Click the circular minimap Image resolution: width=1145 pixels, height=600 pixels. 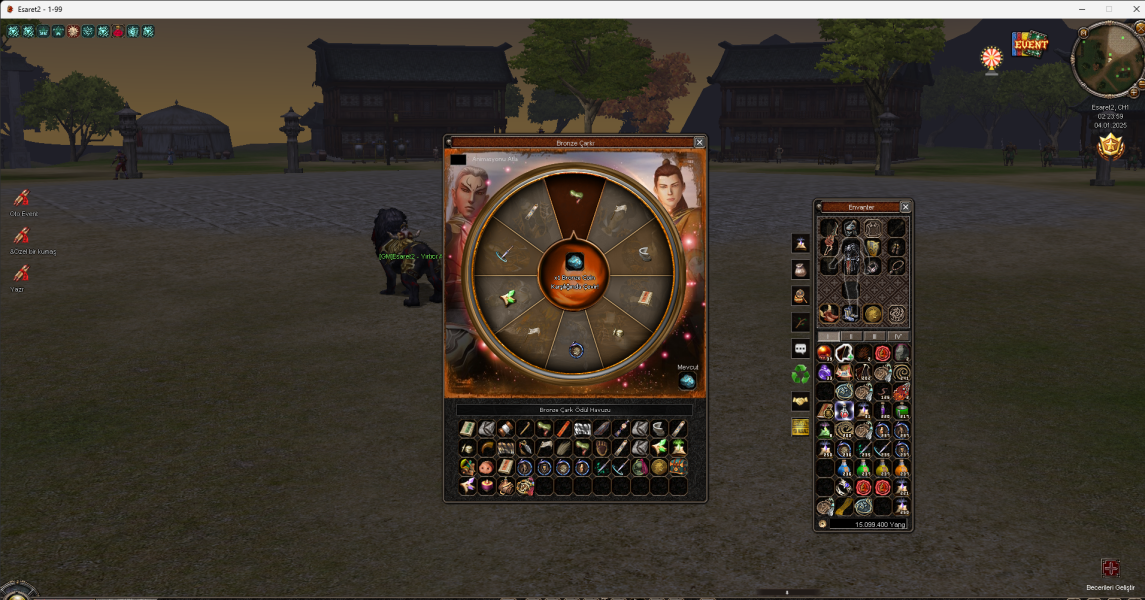(x=1108, y=60)
